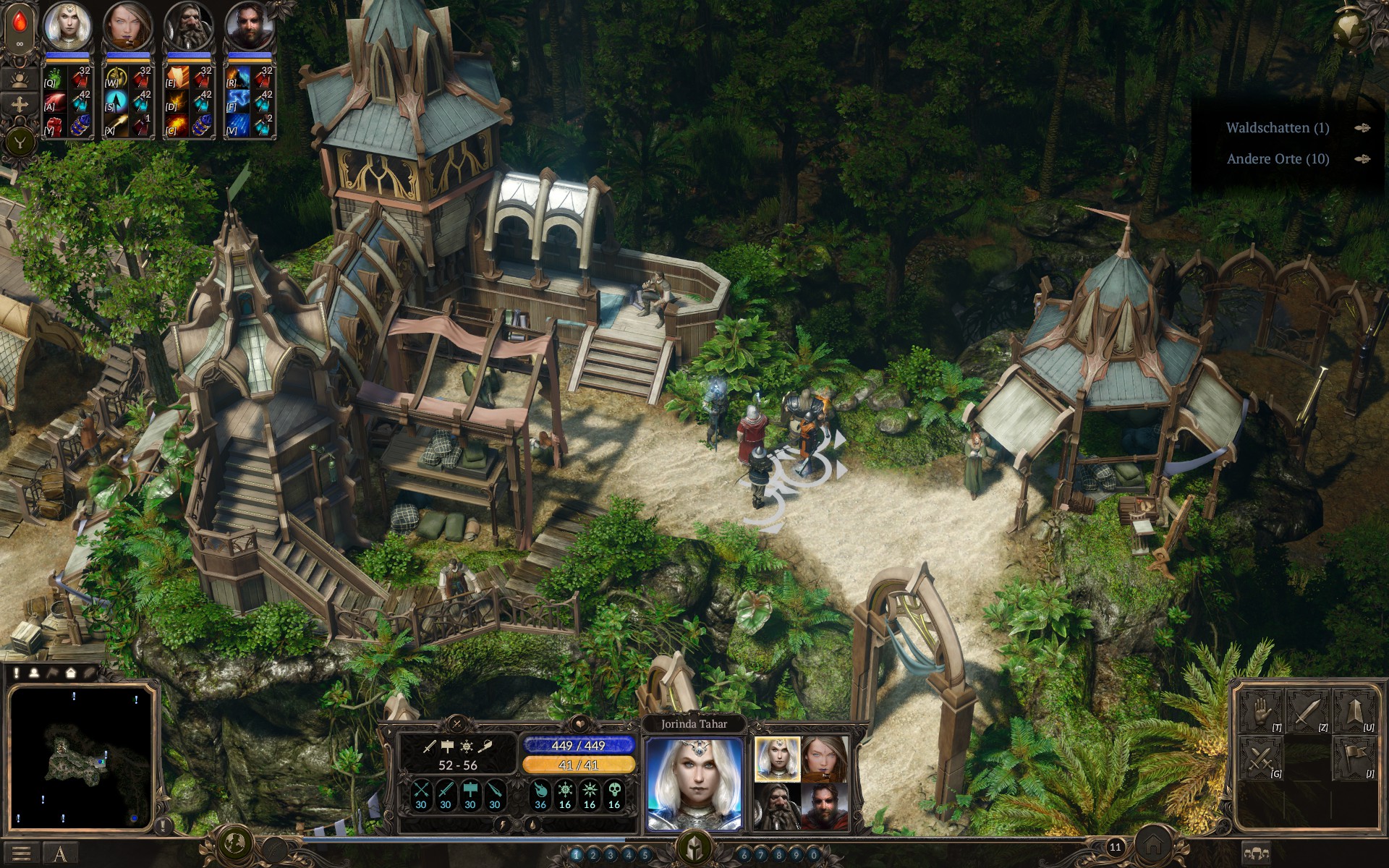The width and height of the screenshot is (1389, 868).
Task: Select the single sword attack command
Action: click(1307, 712)
